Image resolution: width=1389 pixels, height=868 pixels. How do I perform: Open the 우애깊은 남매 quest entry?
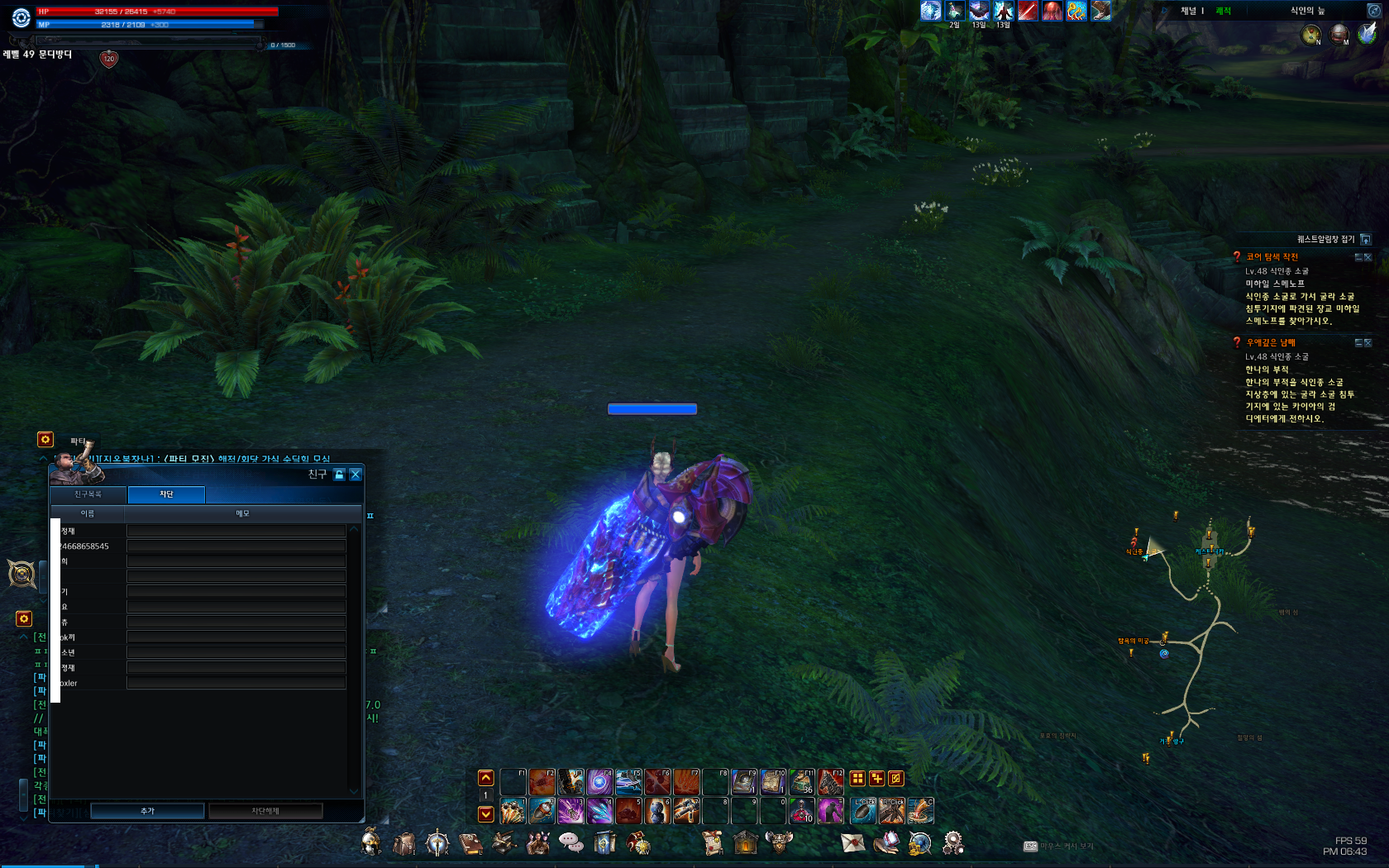1271,343
